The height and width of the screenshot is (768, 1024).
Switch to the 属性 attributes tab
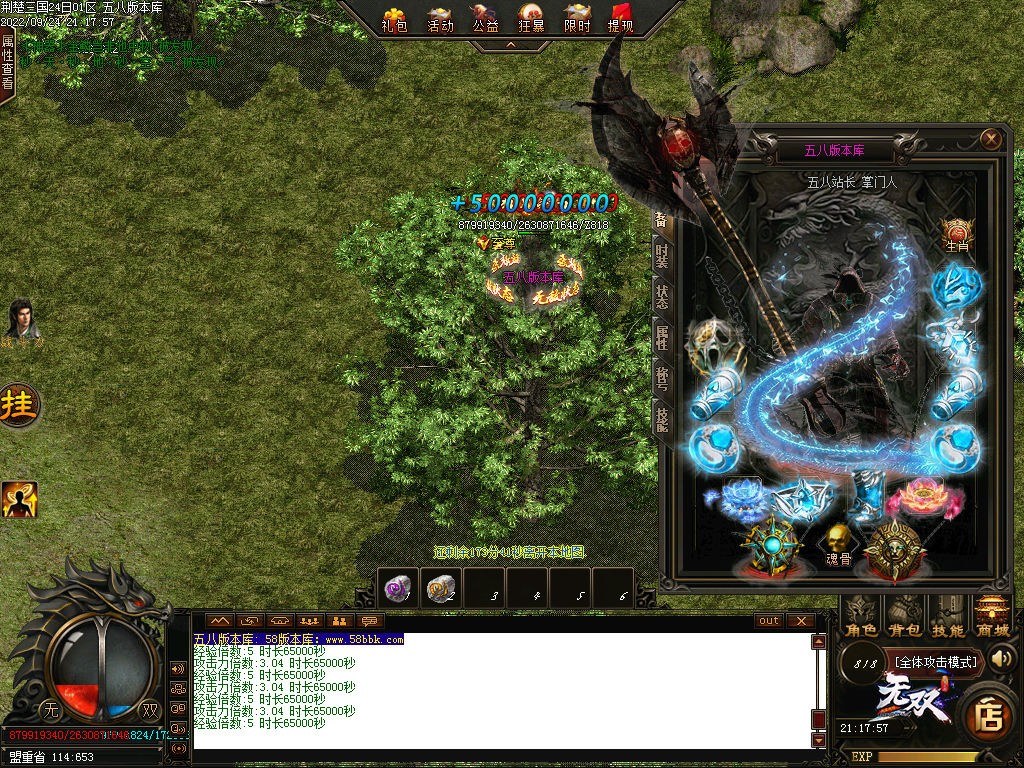coord(662,338)
